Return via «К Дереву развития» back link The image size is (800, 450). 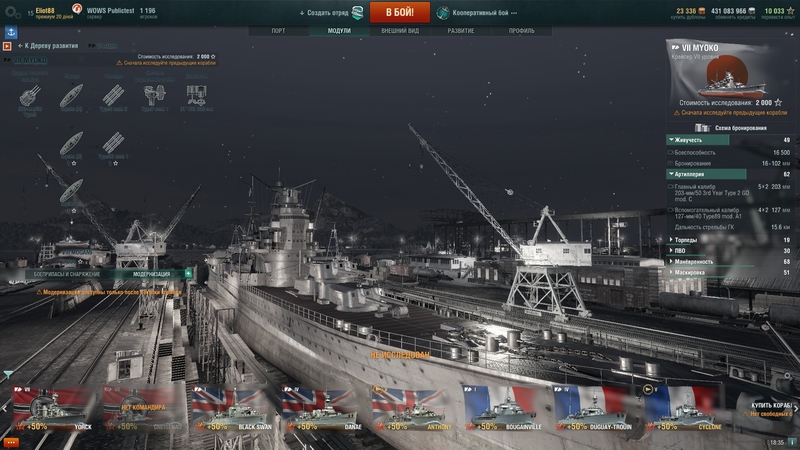[50, 46]
